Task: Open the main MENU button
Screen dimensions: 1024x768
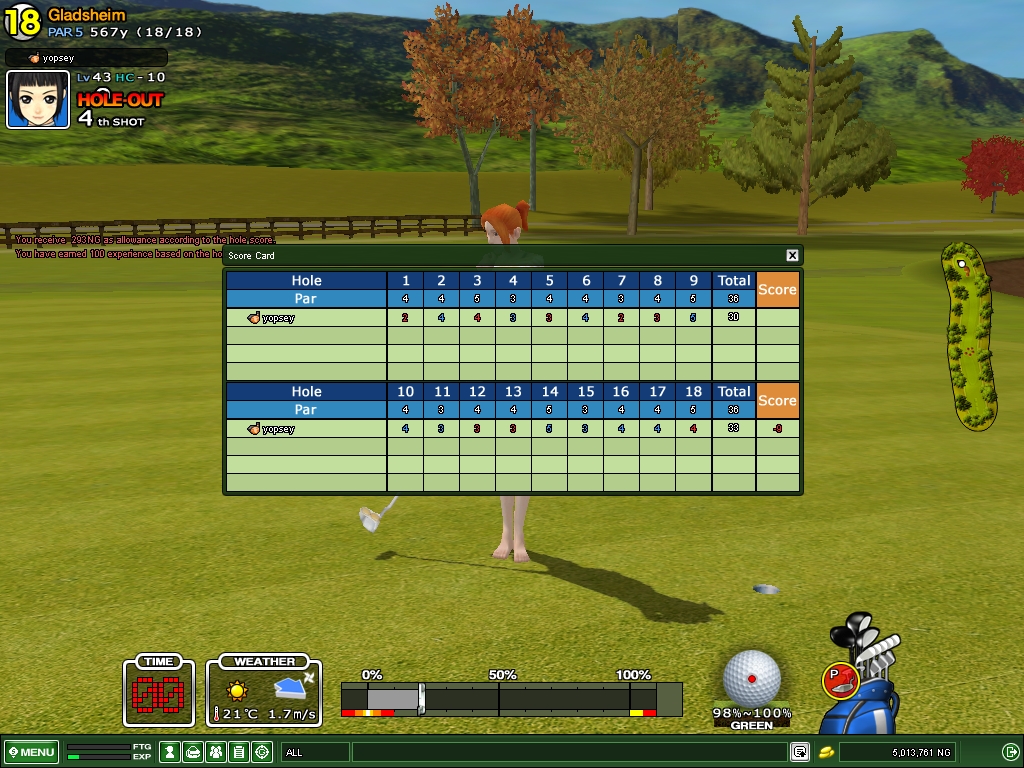Action: pos(32,752)
